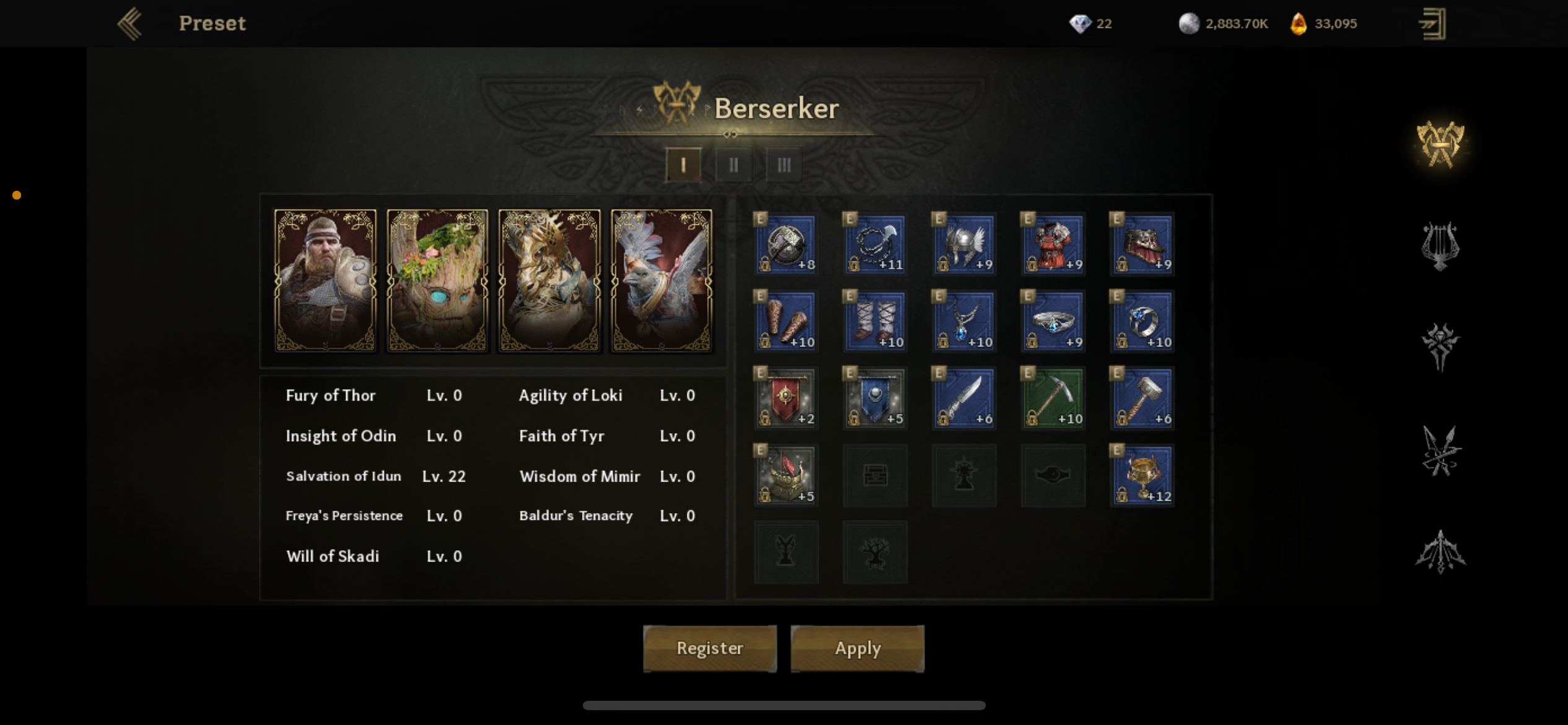
Task: Select the feathered bird card
Action: [661, 281]
